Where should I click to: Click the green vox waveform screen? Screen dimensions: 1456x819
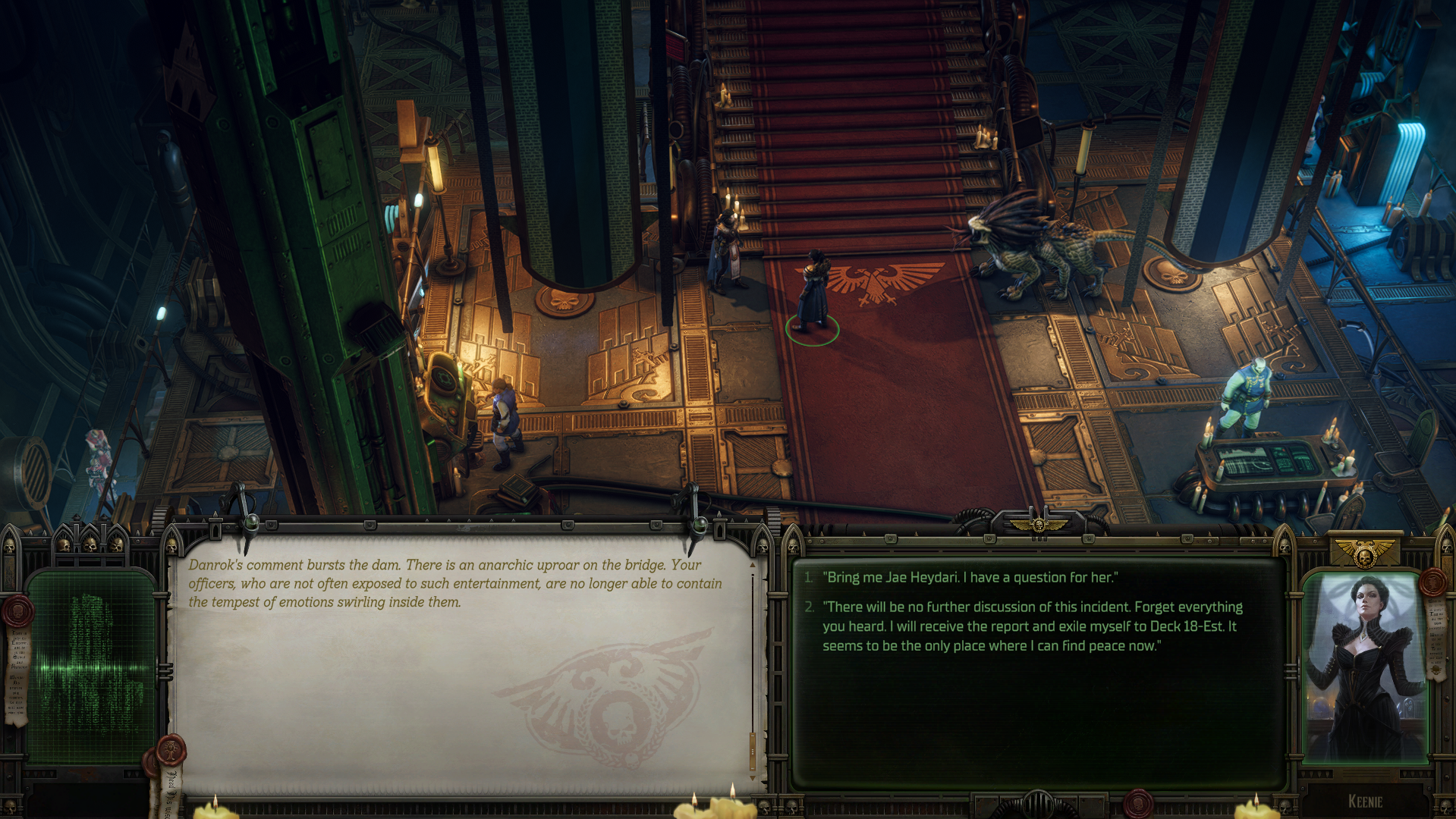click(91, 667)
